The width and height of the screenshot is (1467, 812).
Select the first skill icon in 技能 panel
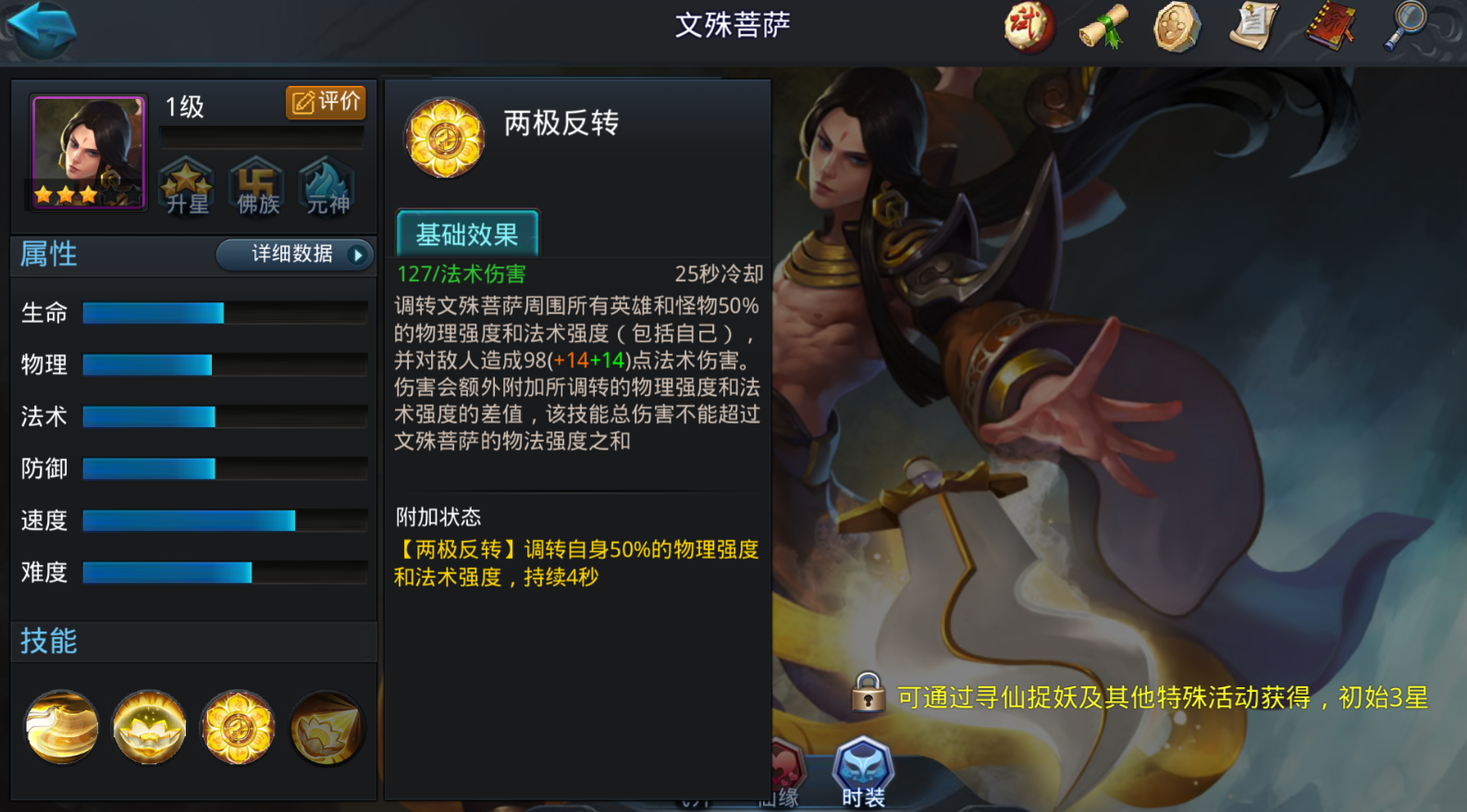click(x=61, y=728)
